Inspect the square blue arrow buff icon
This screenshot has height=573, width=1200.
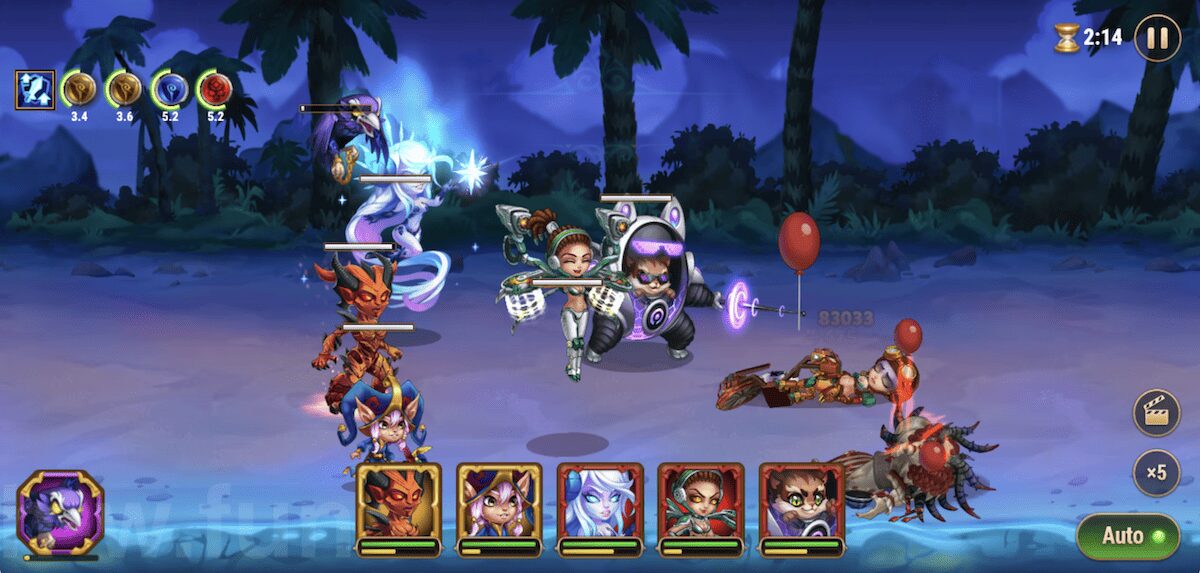click(x=35, y=90)
